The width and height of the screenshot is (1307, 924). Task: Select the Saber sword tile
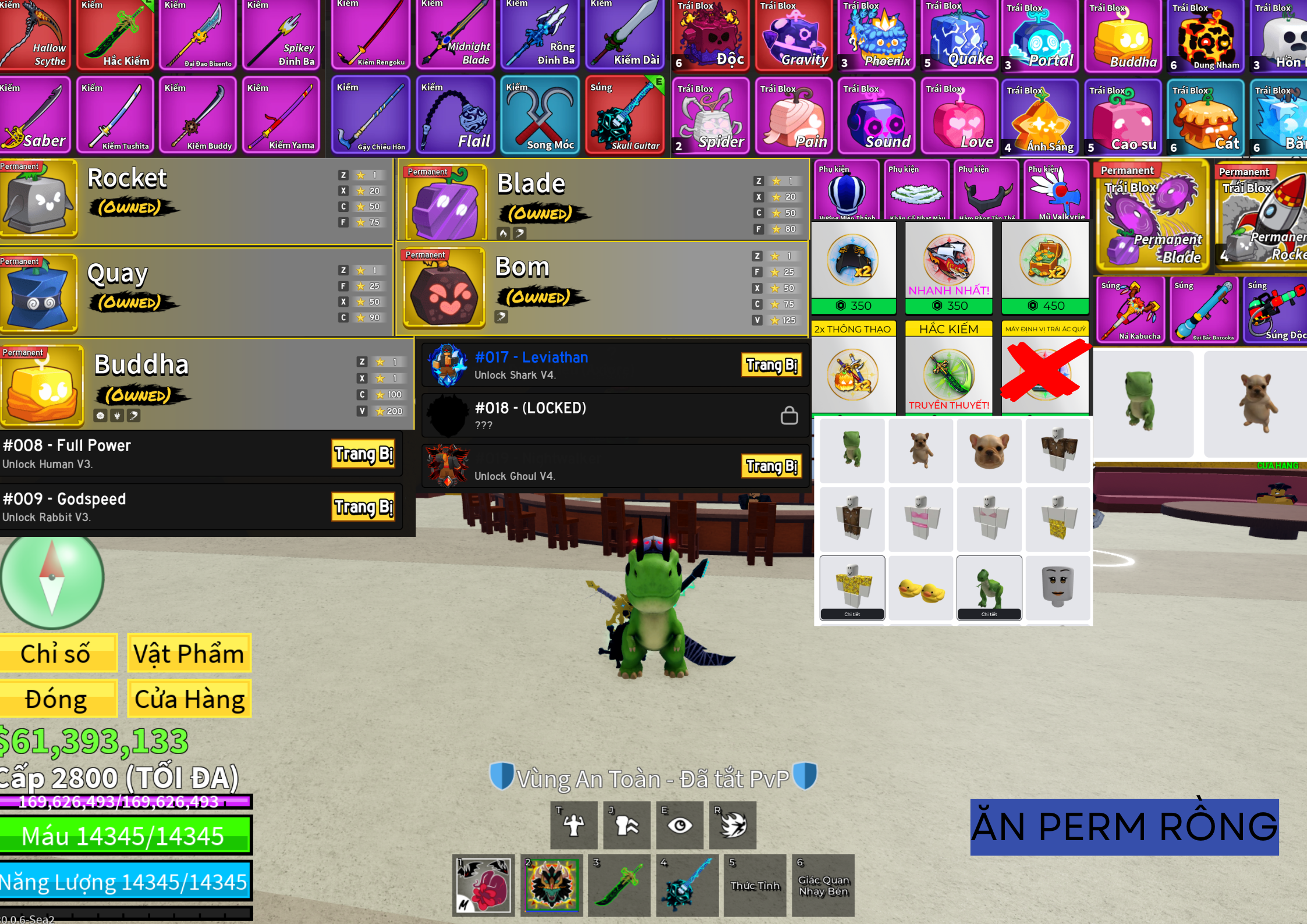coord(35,115)
